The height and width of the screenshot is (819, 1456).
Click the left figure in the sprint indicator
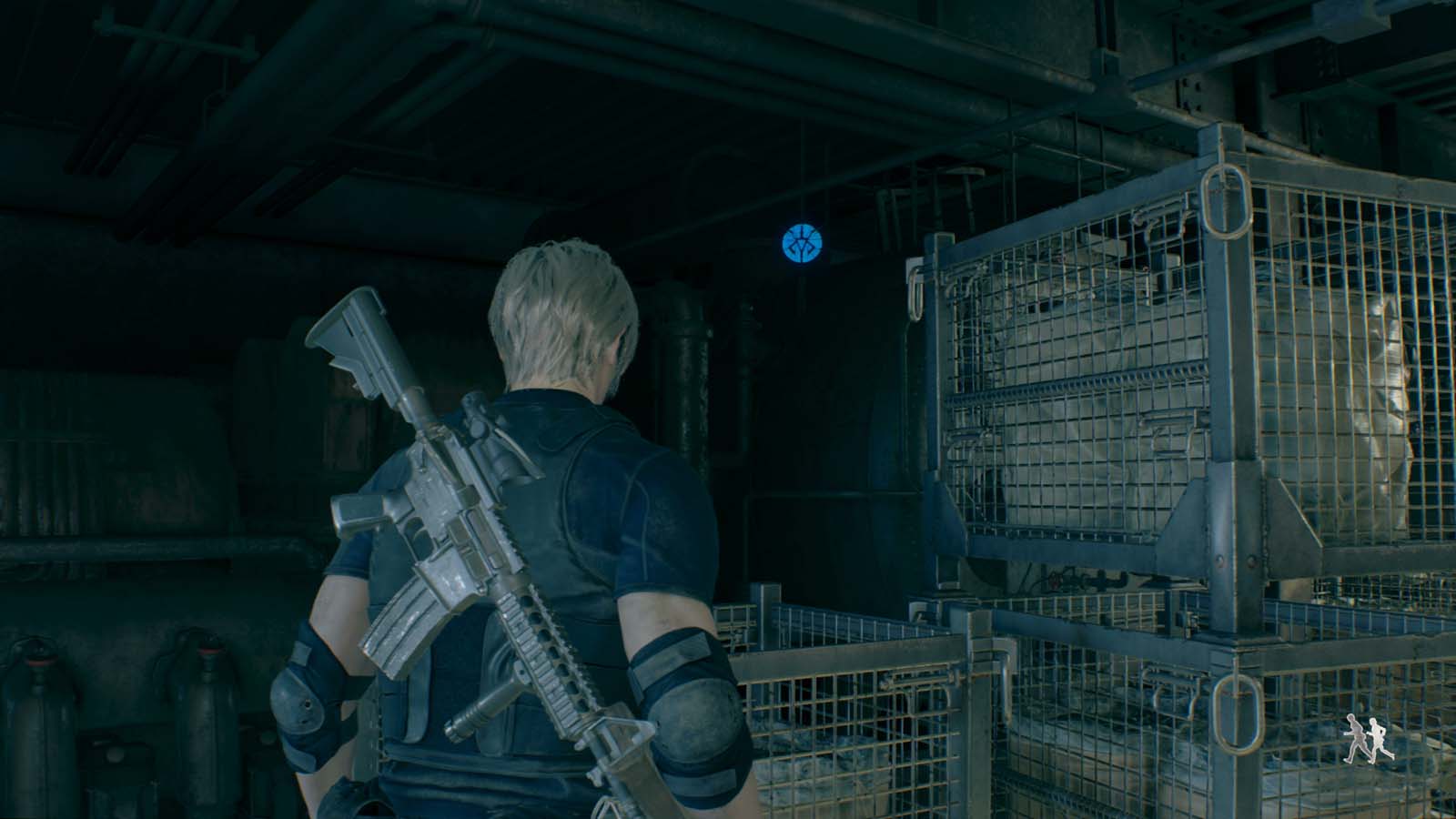coord(1355,739)
